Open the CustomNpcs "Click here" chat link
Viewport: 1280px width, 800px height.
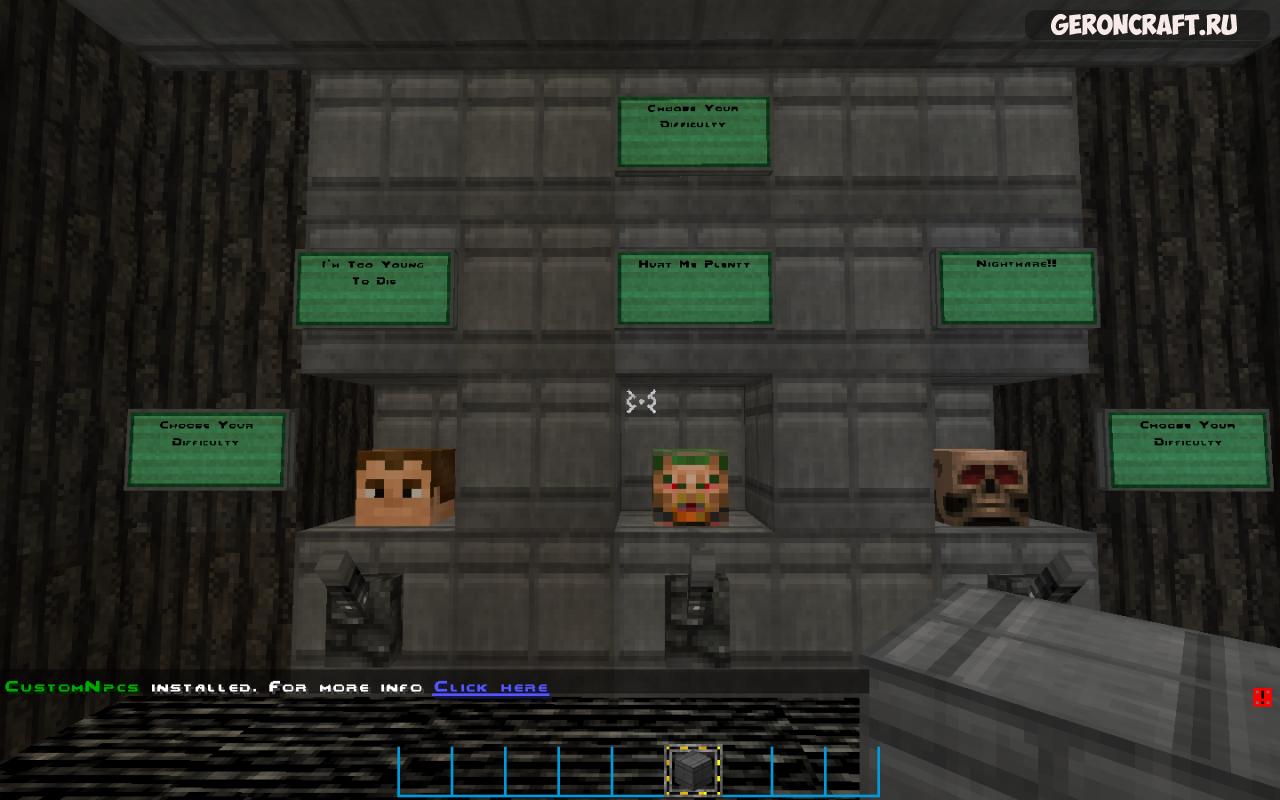491,687
